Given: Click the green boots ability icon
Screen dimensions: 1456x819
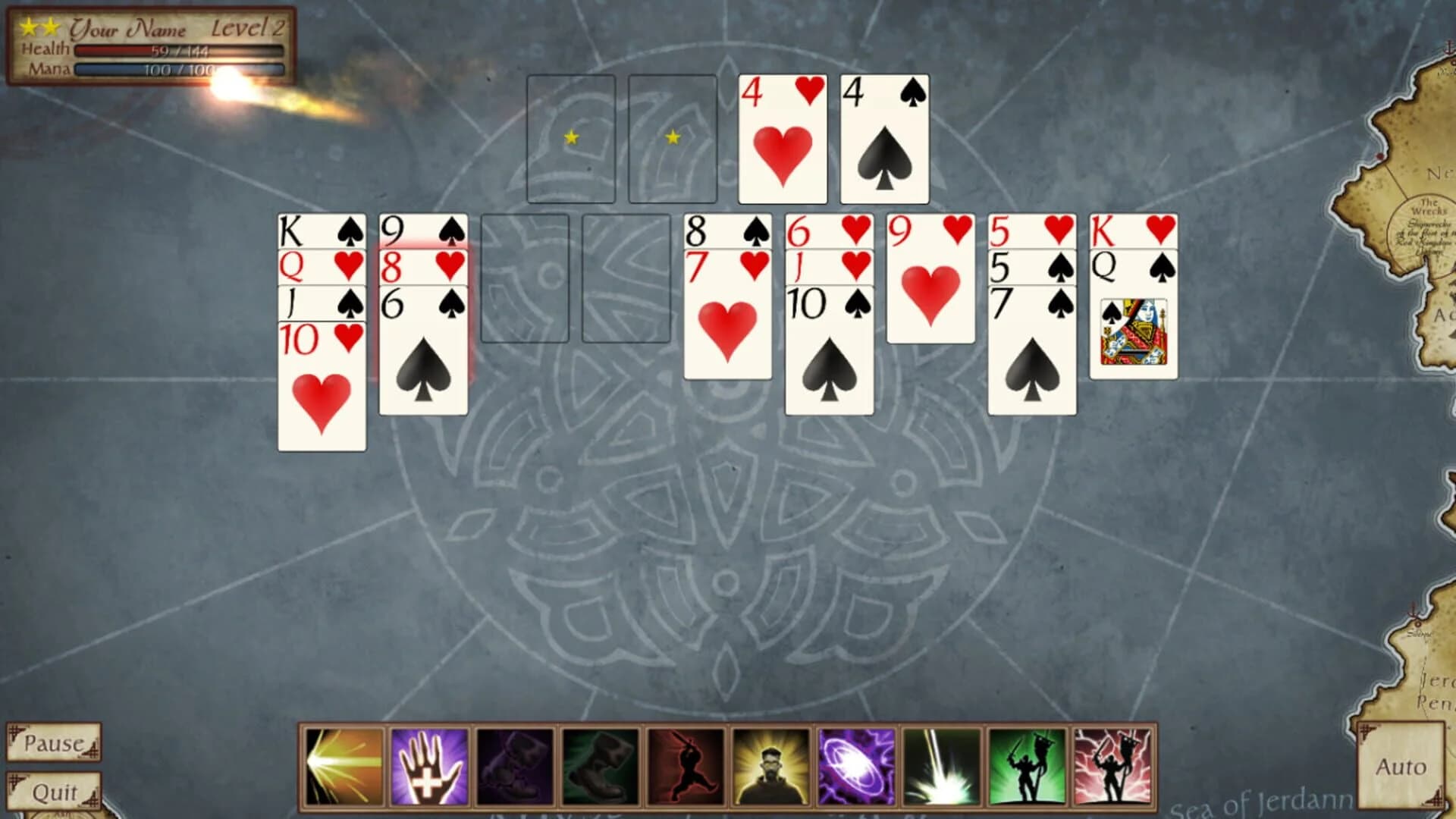Looking at the screenshot, I should [598, 766].
